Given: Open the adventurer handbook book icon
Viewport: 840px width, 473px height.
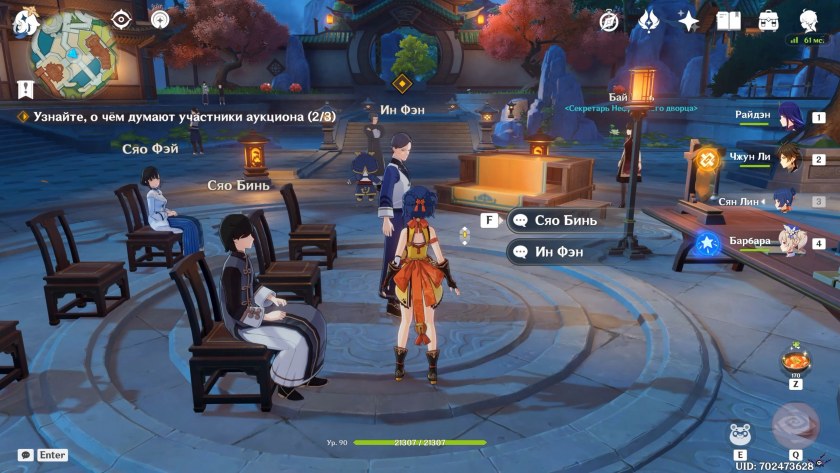Looking at the screenshot, I should tap(728, 20).
